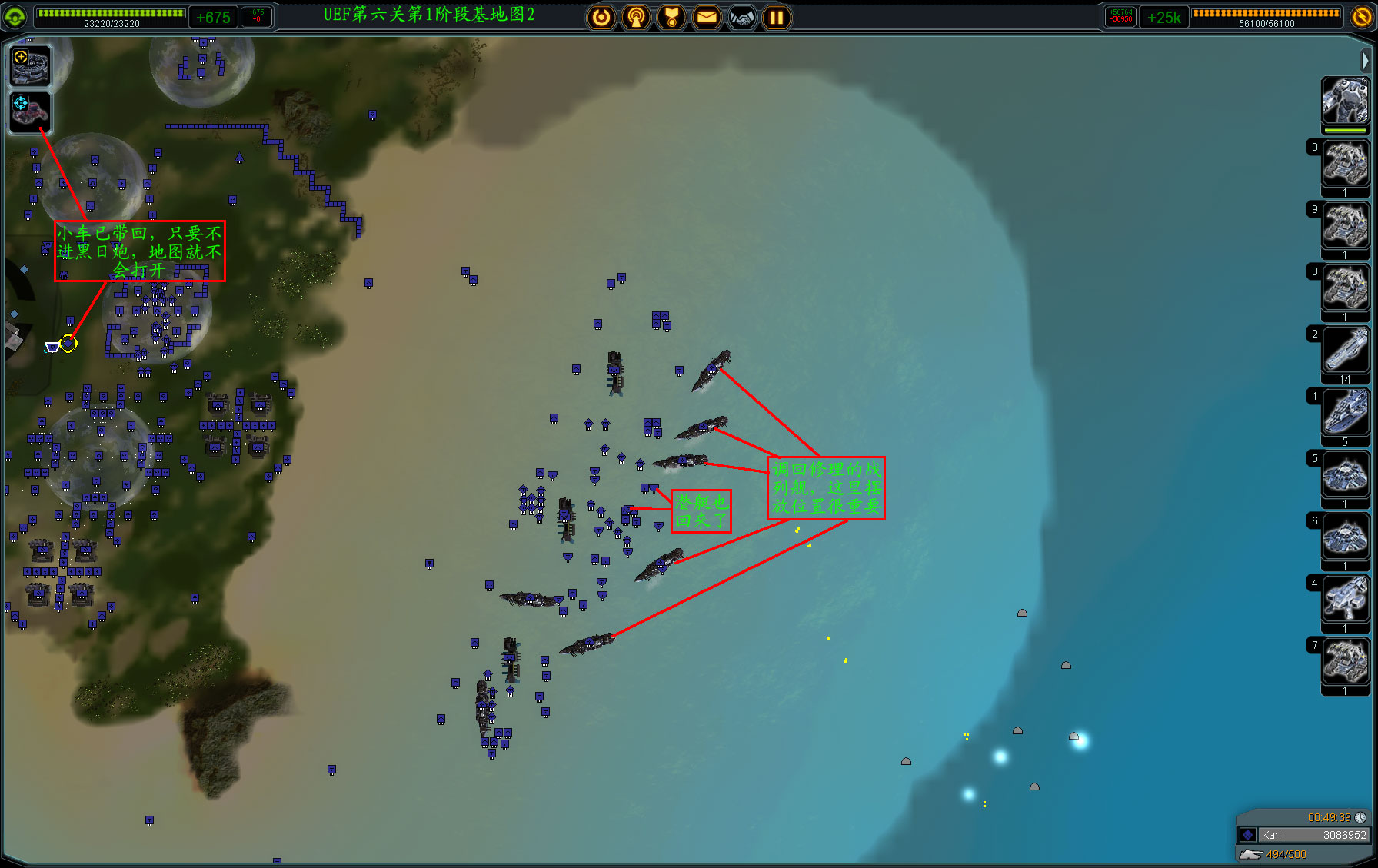This screenshot has width=1378, height=868.
Task: Click the idle factory icon at top left
Action: click(x=30, y=66)
